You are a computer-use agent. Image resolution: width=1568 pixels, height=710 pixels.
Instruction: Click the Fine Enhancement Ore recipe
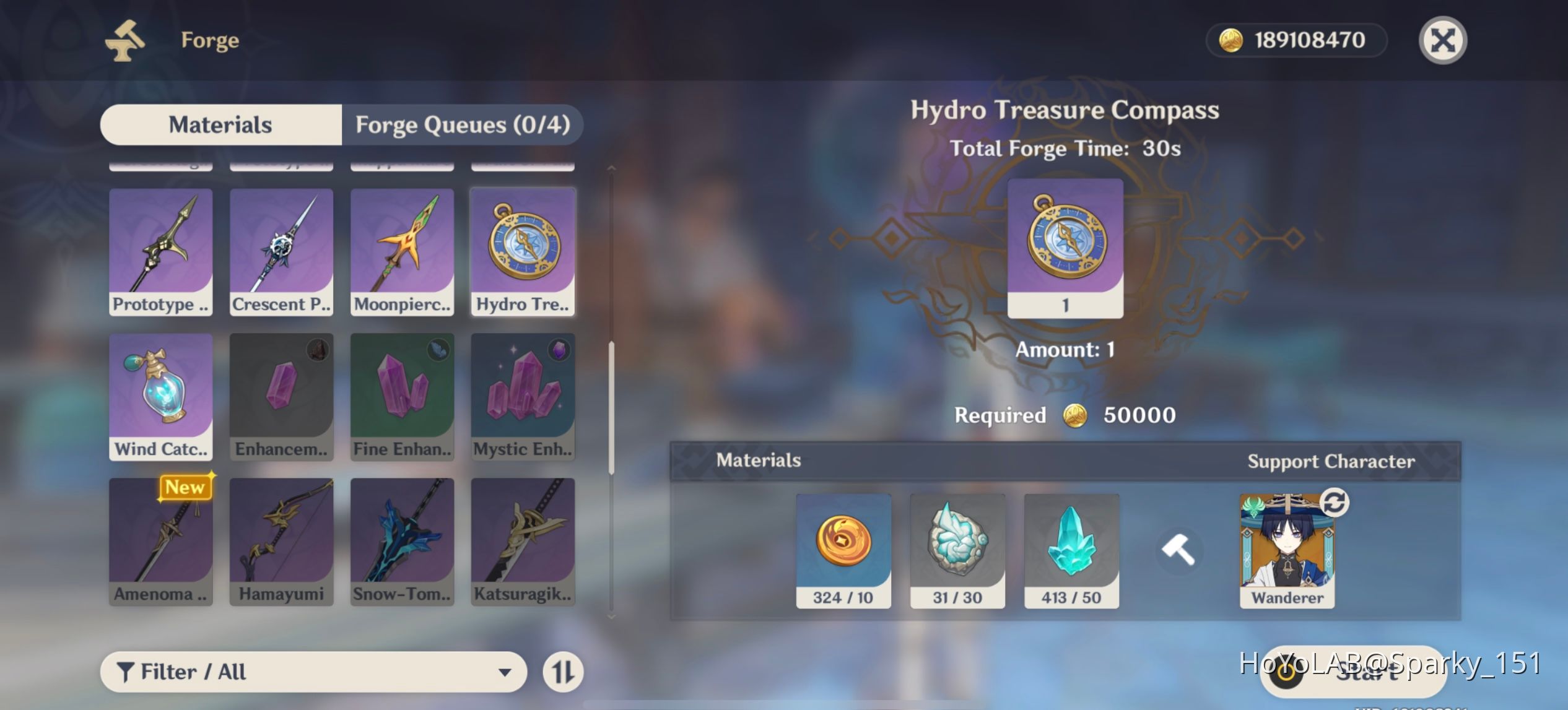pyautogui.click(x=402, y=396)
